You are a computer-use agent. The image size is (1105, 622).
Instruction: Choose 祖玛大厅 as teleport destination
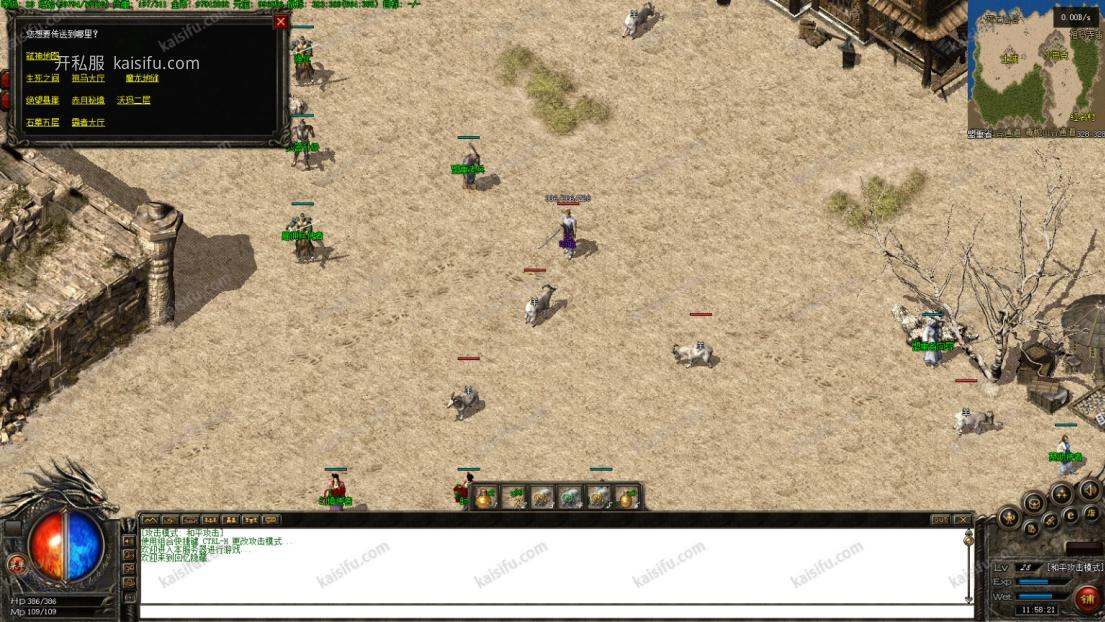tap(88, 78)
